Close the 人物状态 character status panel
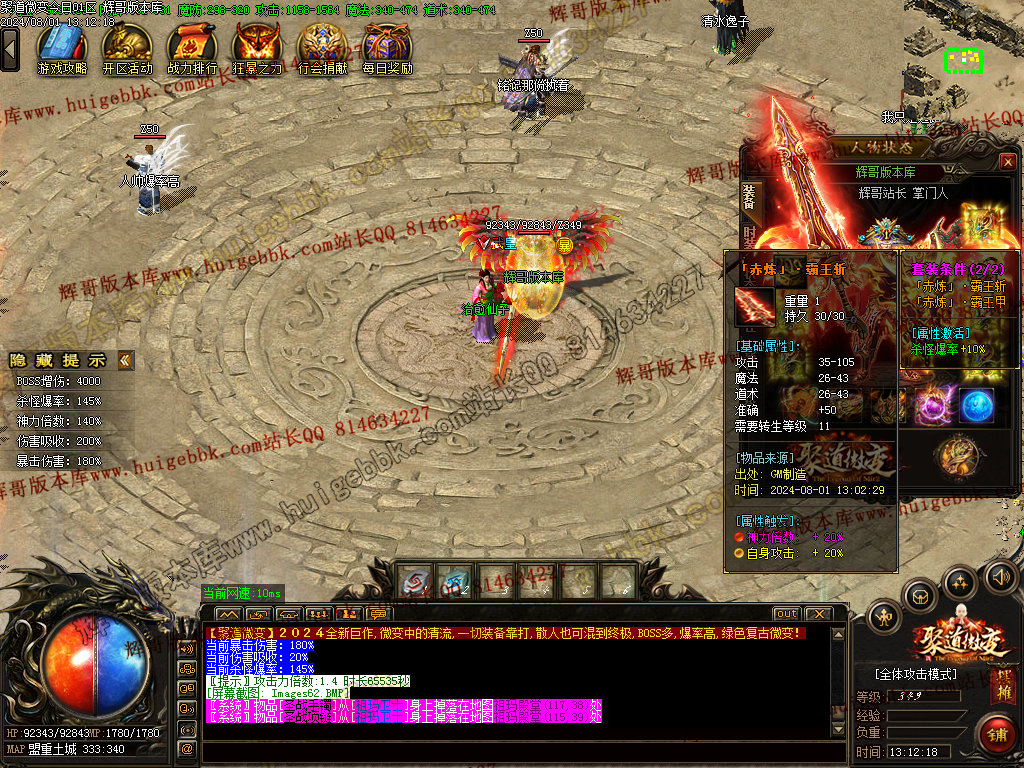The image size is (1024, 768). click(x=1008, y=161)
